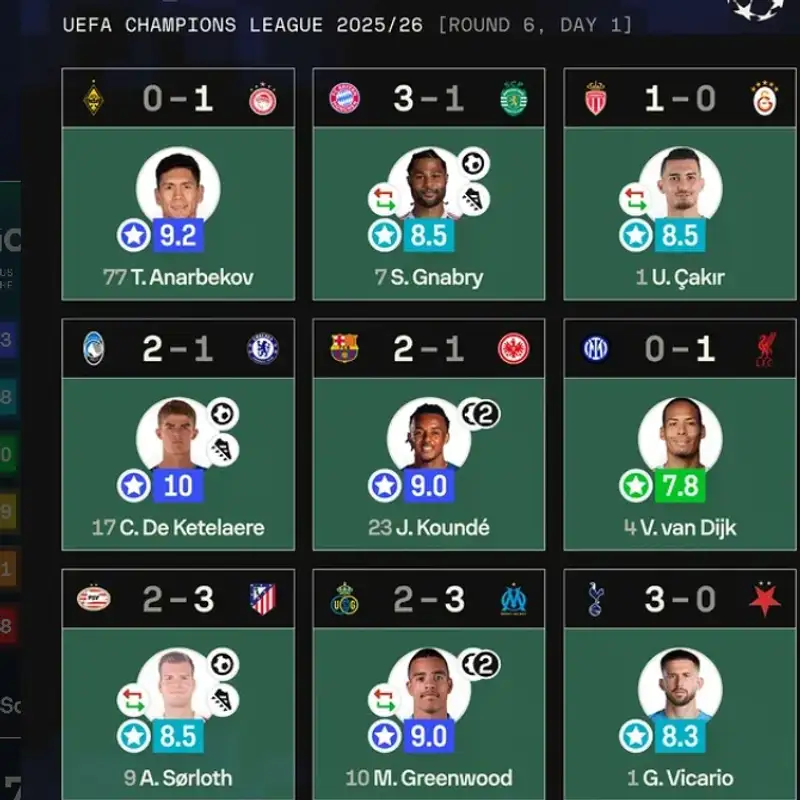The image size is (800, 800).
Task: View the Tottenham 3-0 match header
Action: click(x=680, y=599)
